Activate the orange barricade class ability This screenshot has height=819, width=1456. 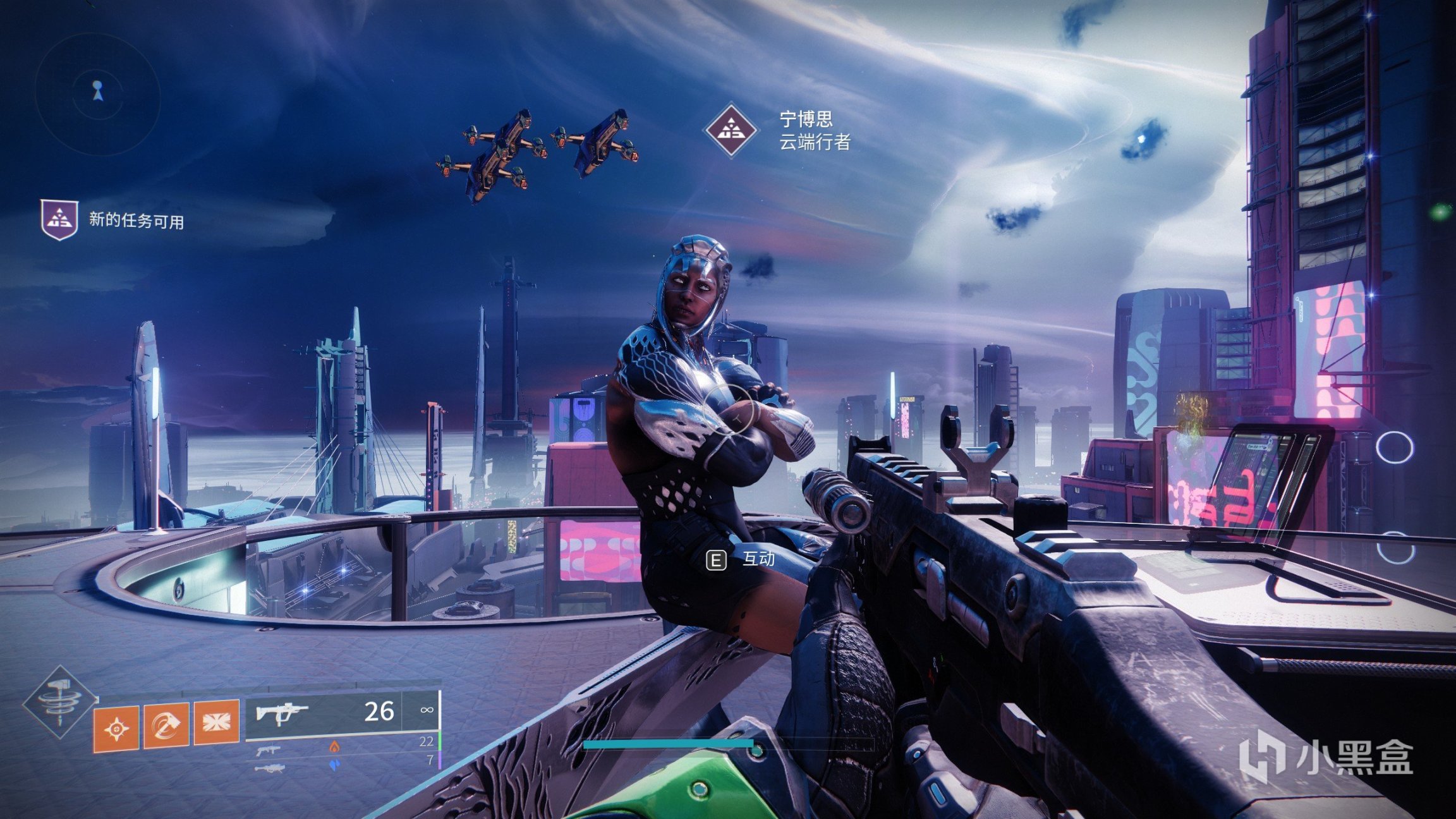(216, 721)
